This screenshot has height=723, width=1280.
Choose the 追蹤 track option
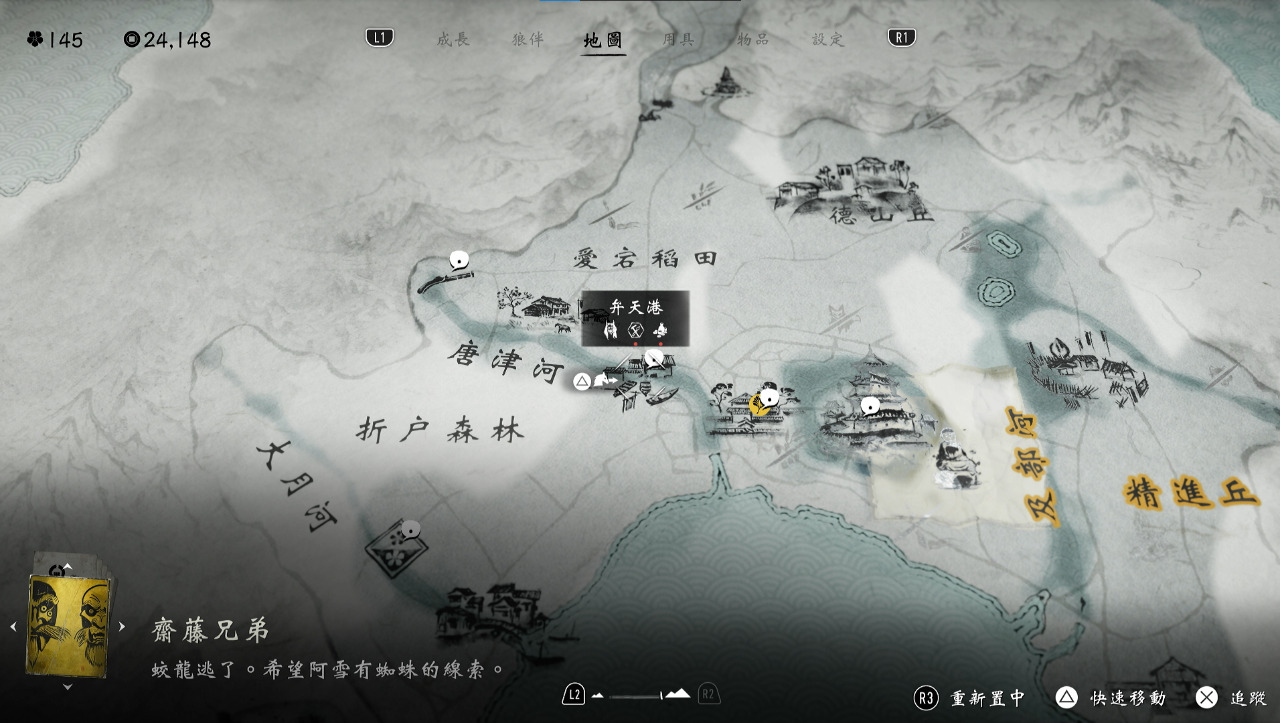(x=1231, y=698)
